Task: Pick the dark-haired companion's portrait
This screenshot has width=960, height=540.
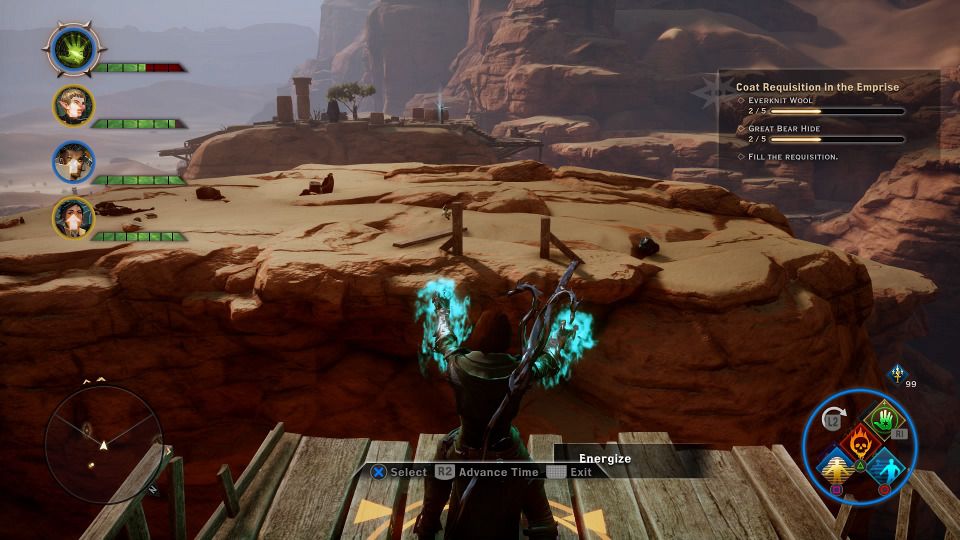Action: pos(73,216)
